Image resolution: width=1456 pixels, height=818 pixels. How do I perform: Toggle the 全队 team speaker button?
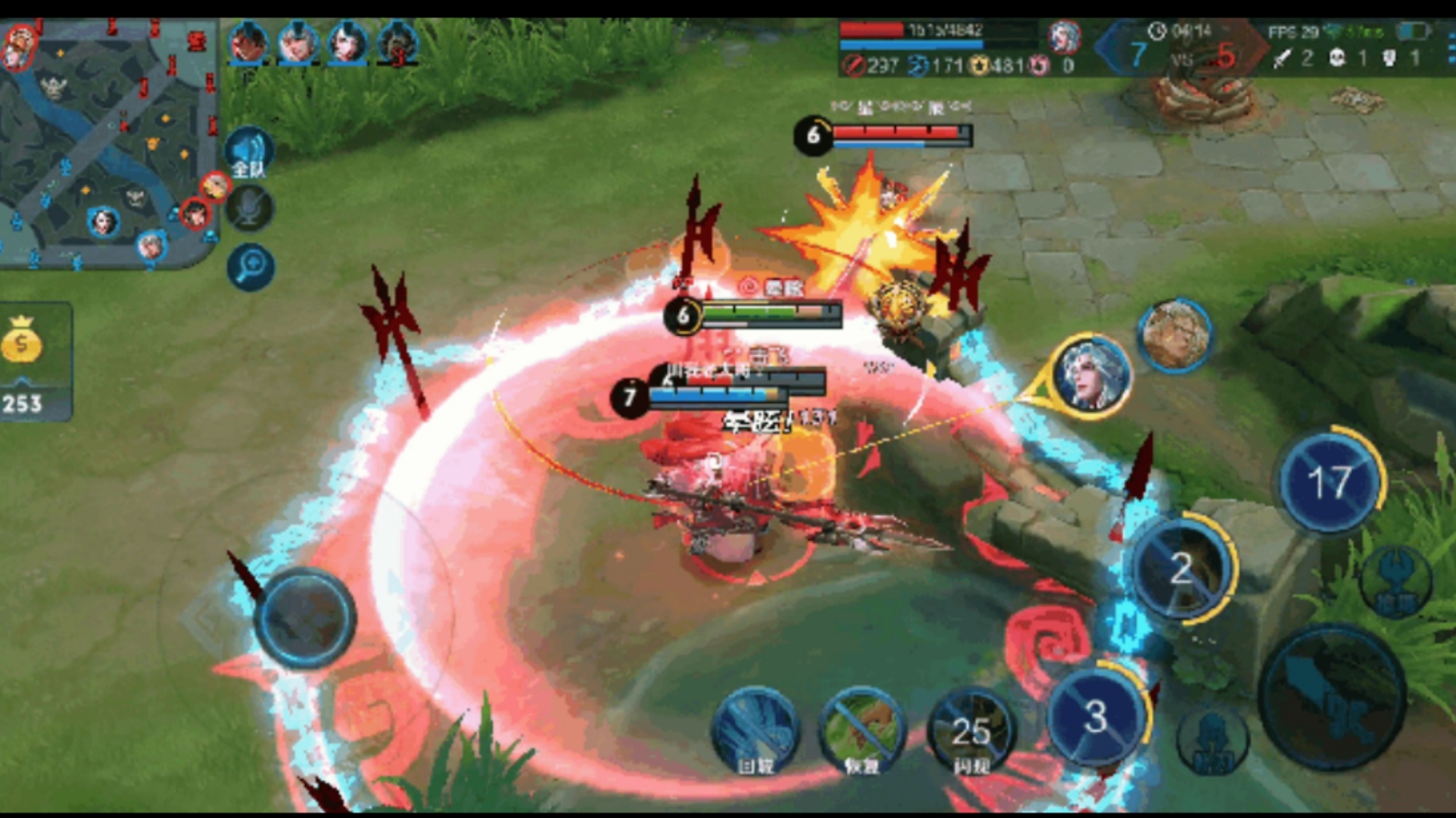click(249, 154)
